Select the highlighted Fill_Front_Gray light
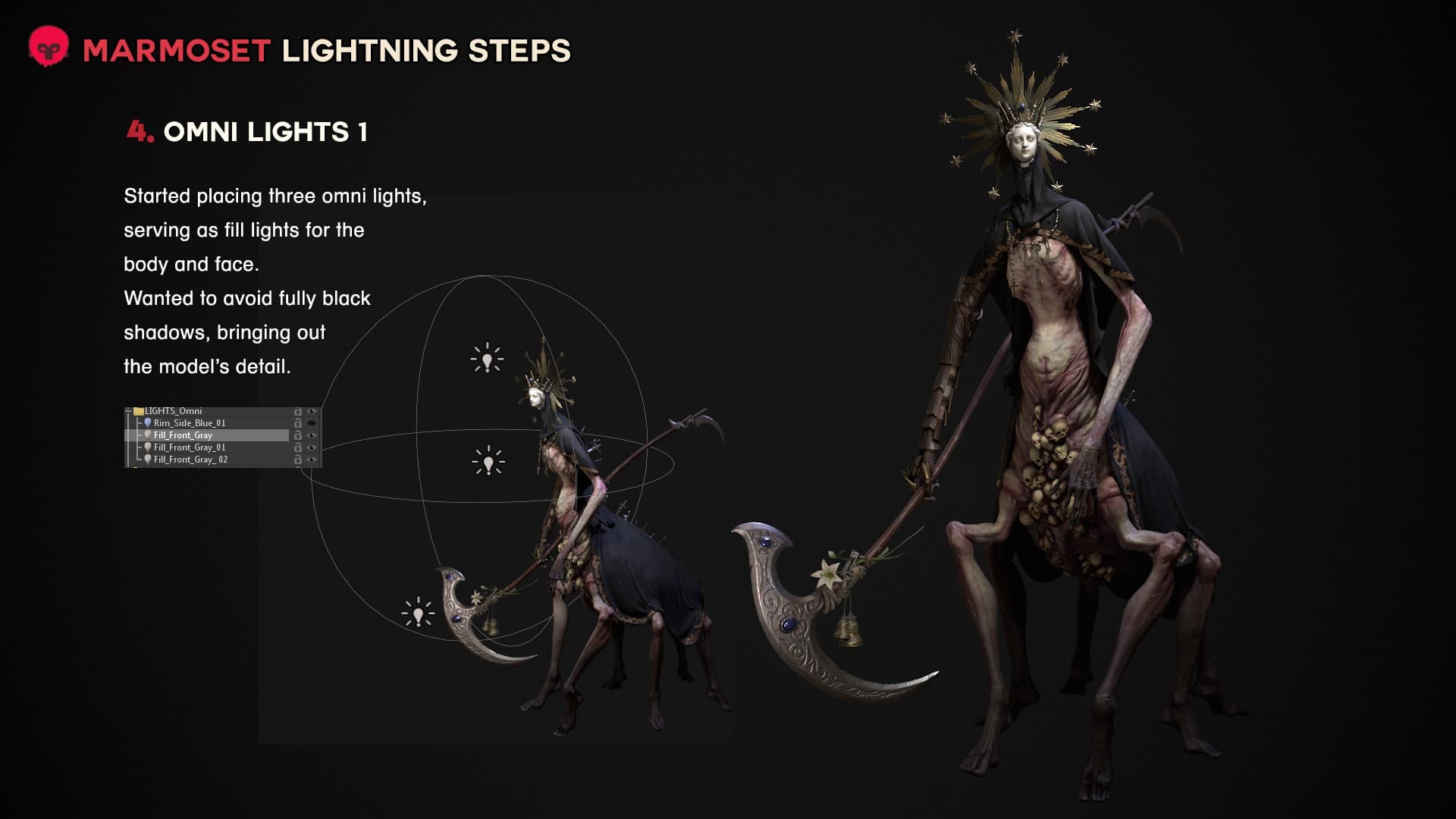 (183, 435)
